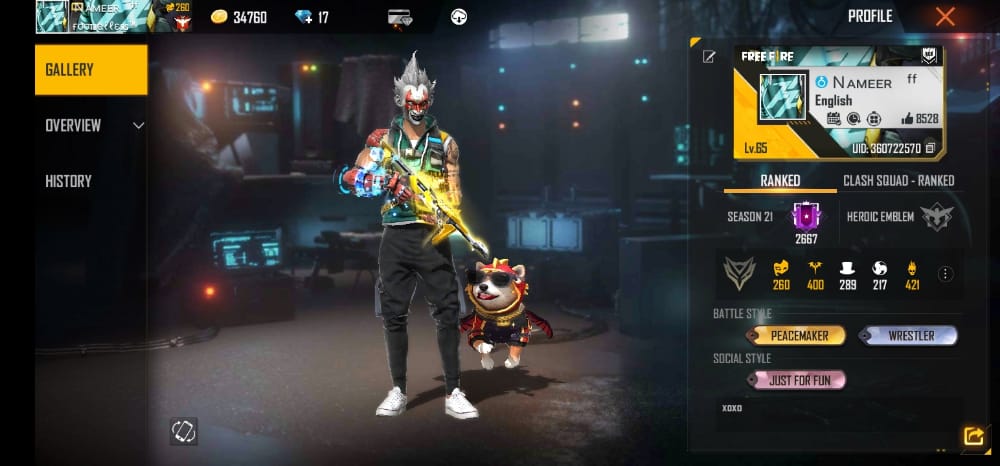This screenshot has height=466, width=1000.
Task: Close the profile screen with the orange X
Action: pyautogui.click(x=945, y=16)
